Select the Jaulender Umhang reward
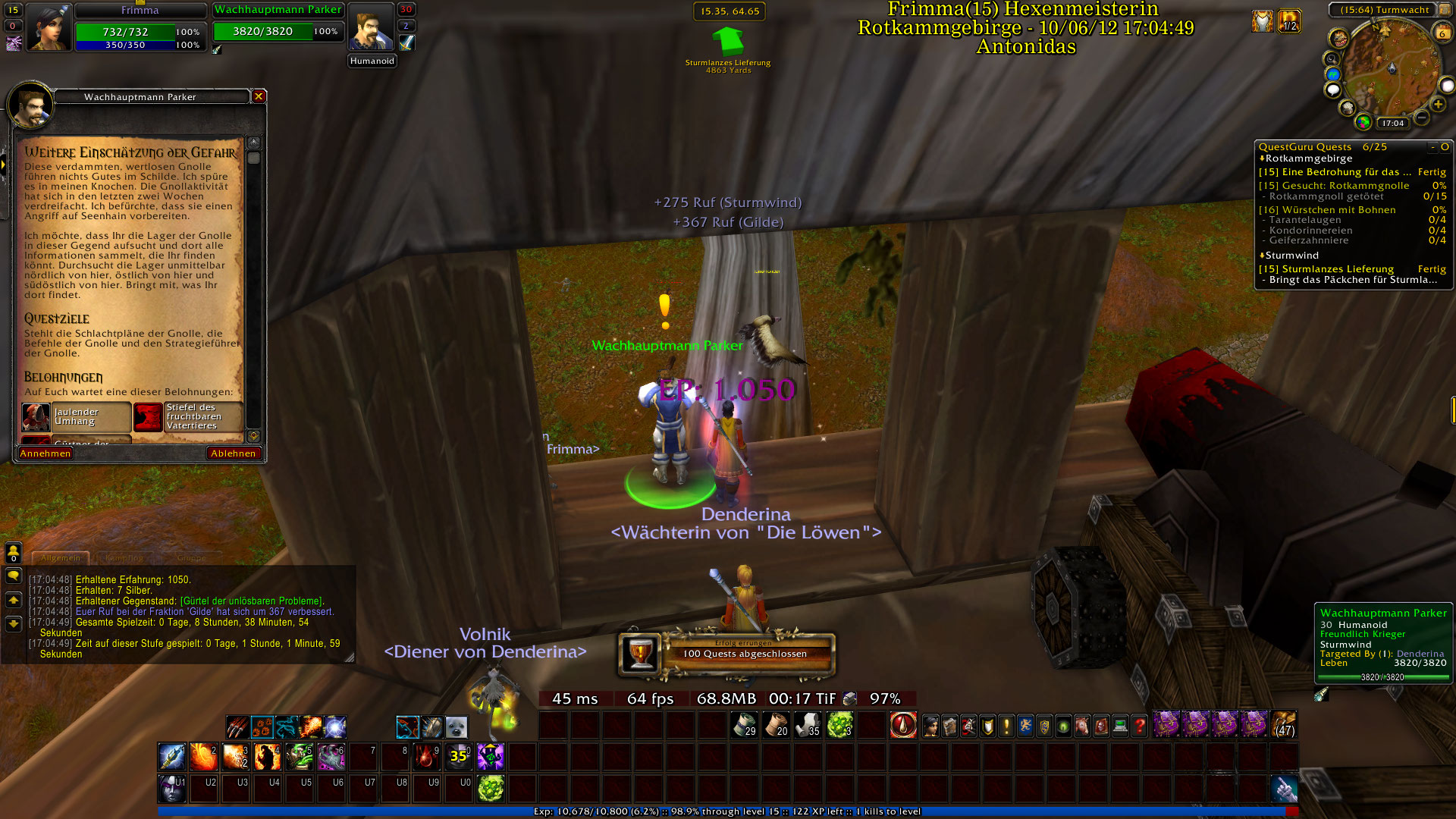This screenshot has height=819, width=1456. pyautogui.click(x=76, y=417)
